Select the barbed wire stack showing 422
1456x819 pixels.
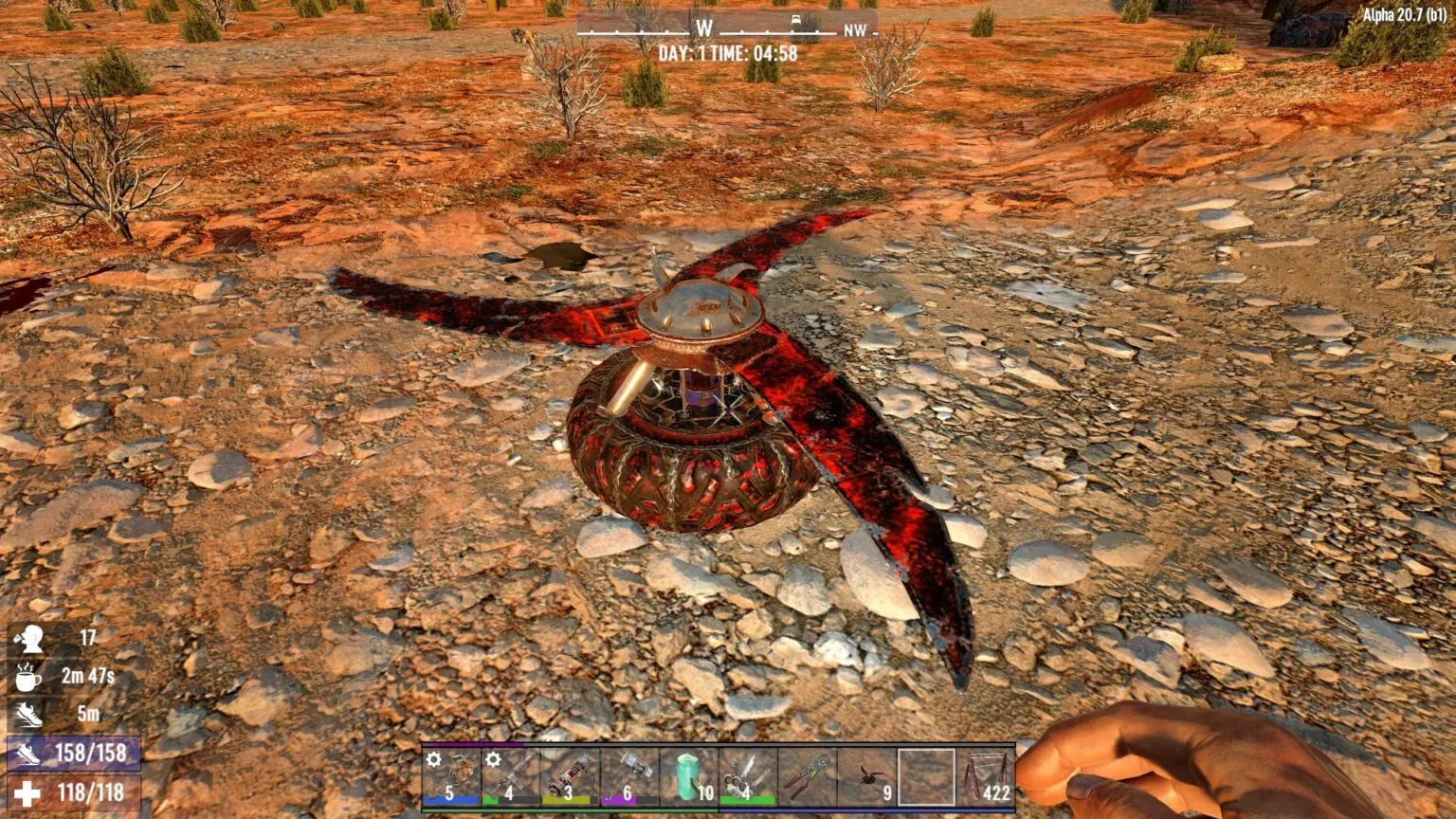(x=985, y=777)
